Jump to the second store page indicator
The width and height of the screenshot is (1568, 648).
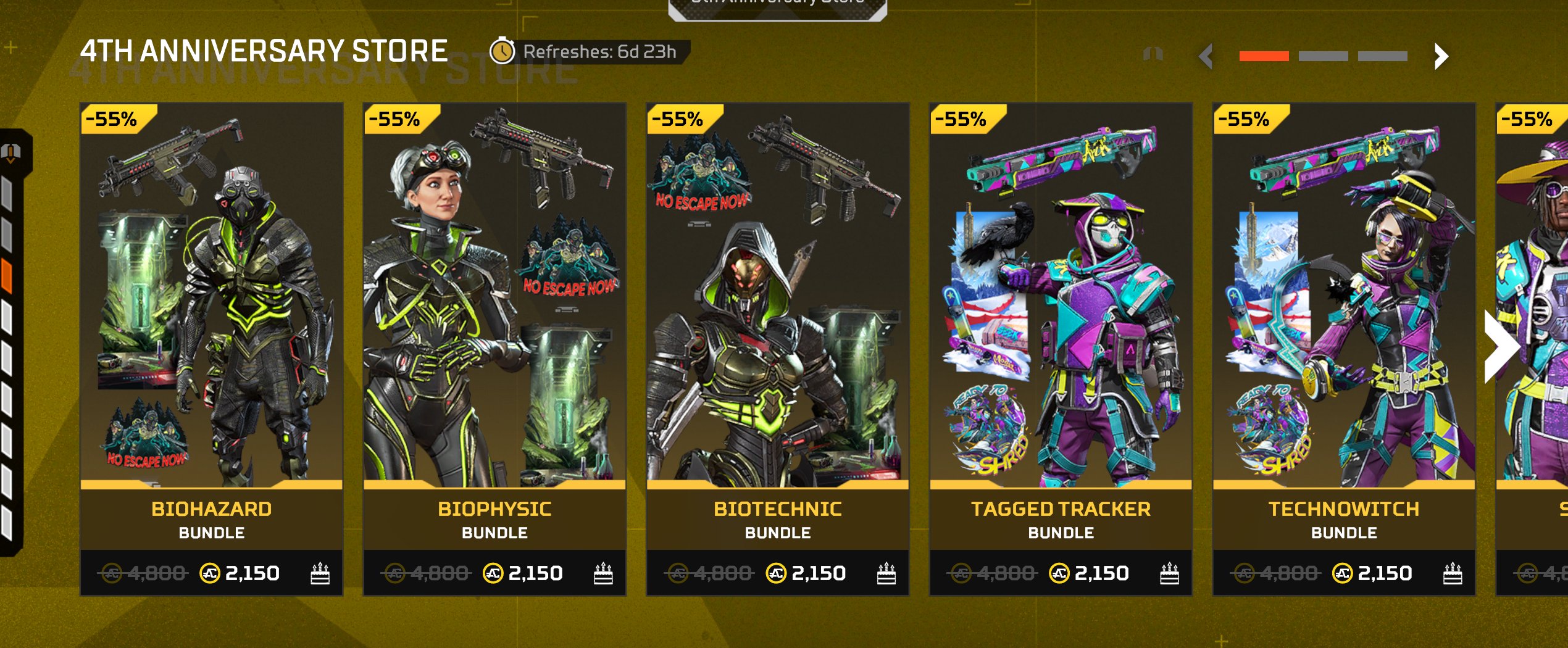1323,57
